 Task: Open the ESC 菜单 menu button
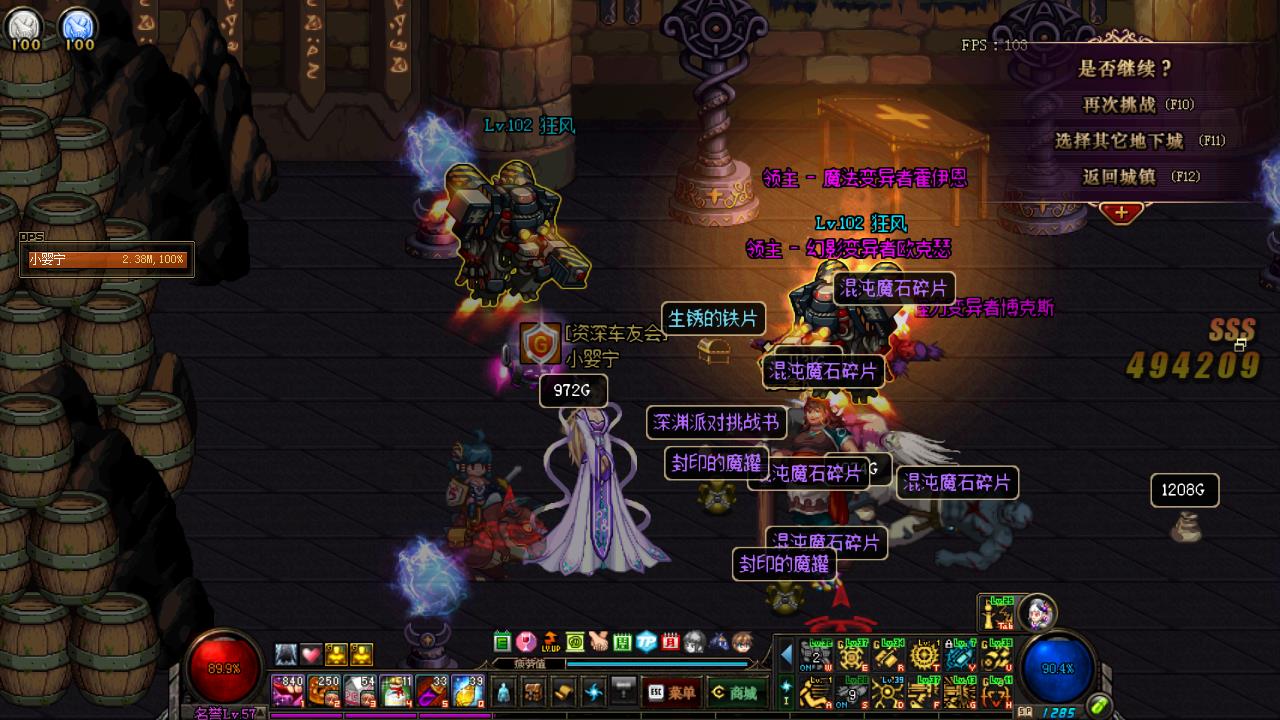click(671, 692)
